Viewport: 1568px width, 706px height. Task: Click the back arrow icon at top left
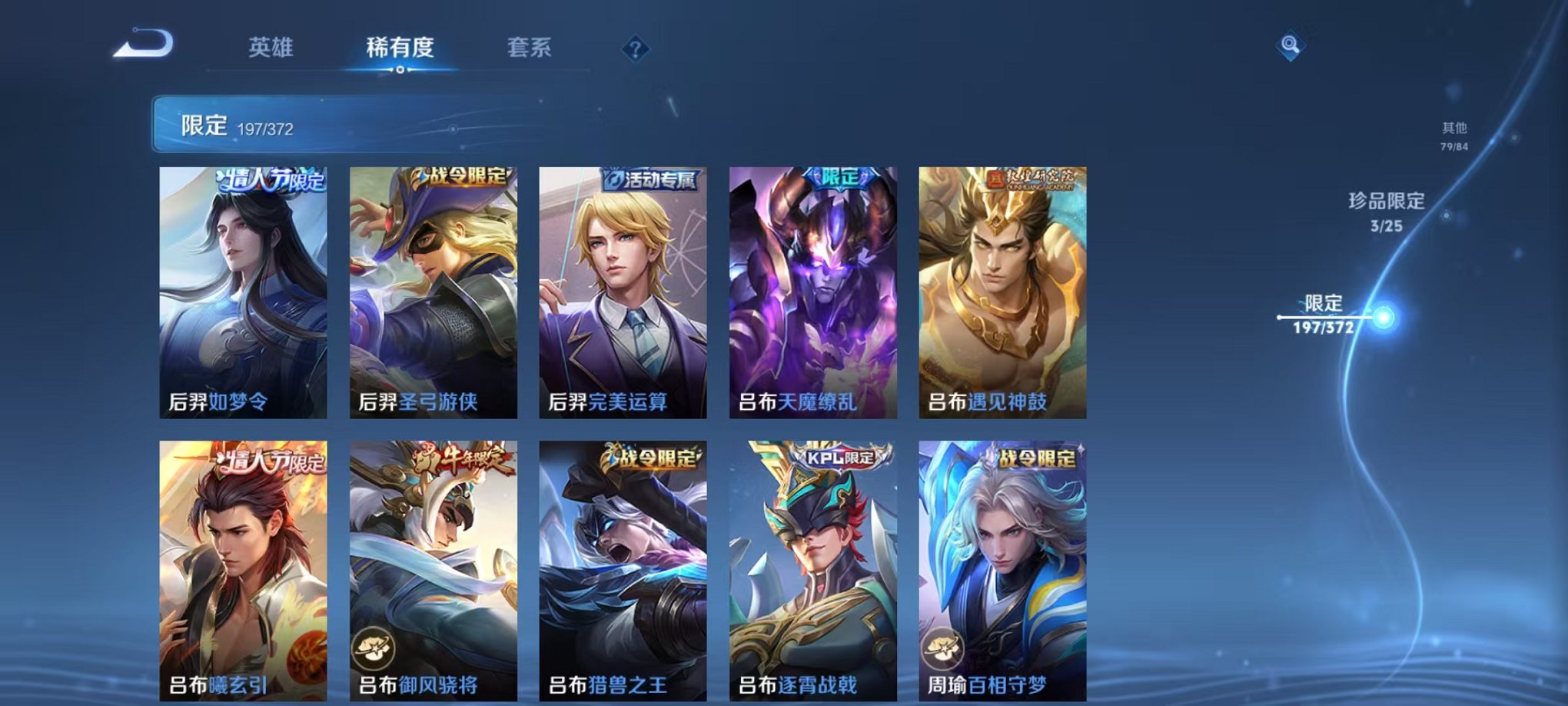pyautogui.click(x=142, y=45)
